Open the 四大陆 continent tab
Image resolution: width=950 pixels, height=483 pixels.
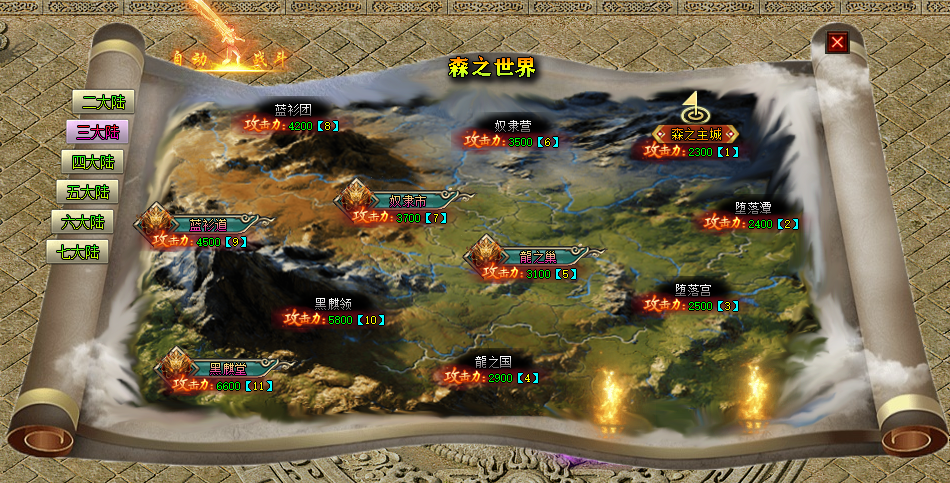click(x=92, y=162)
